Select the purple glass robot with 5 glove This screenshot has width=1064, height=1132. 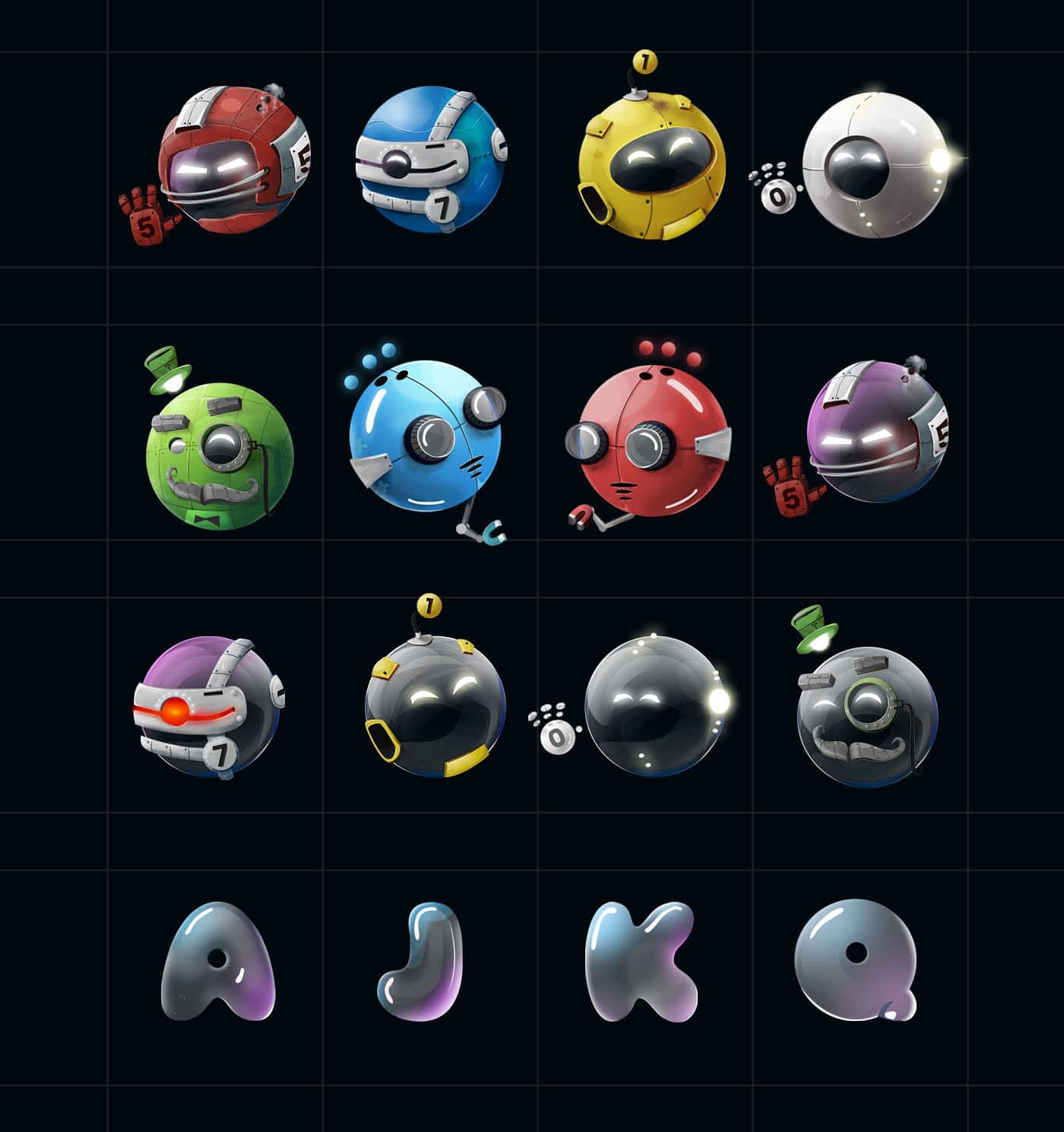click(874, 433)
